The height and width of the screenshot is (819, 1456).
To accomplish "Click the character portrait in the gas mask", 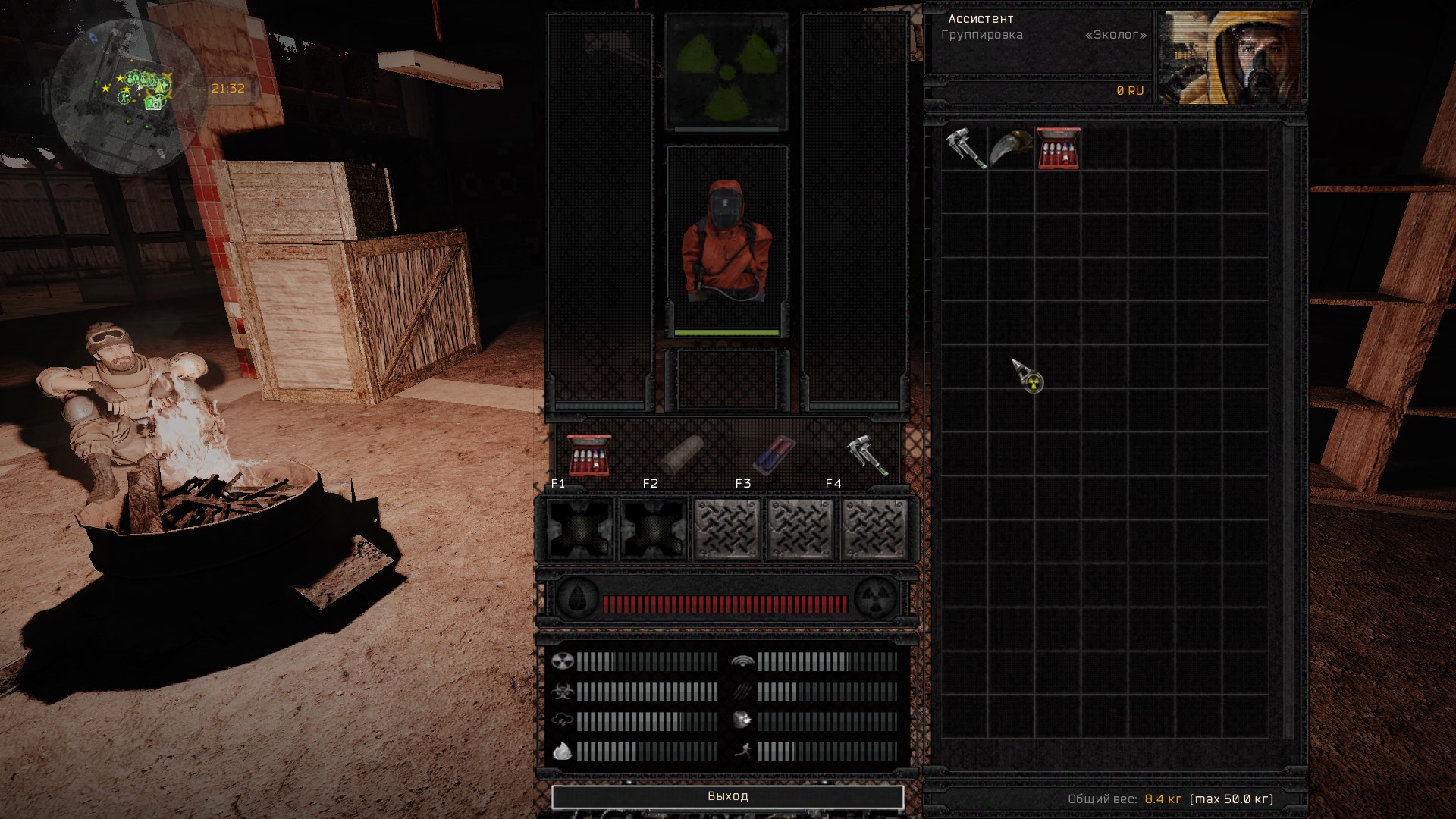I will point(1230,58).
